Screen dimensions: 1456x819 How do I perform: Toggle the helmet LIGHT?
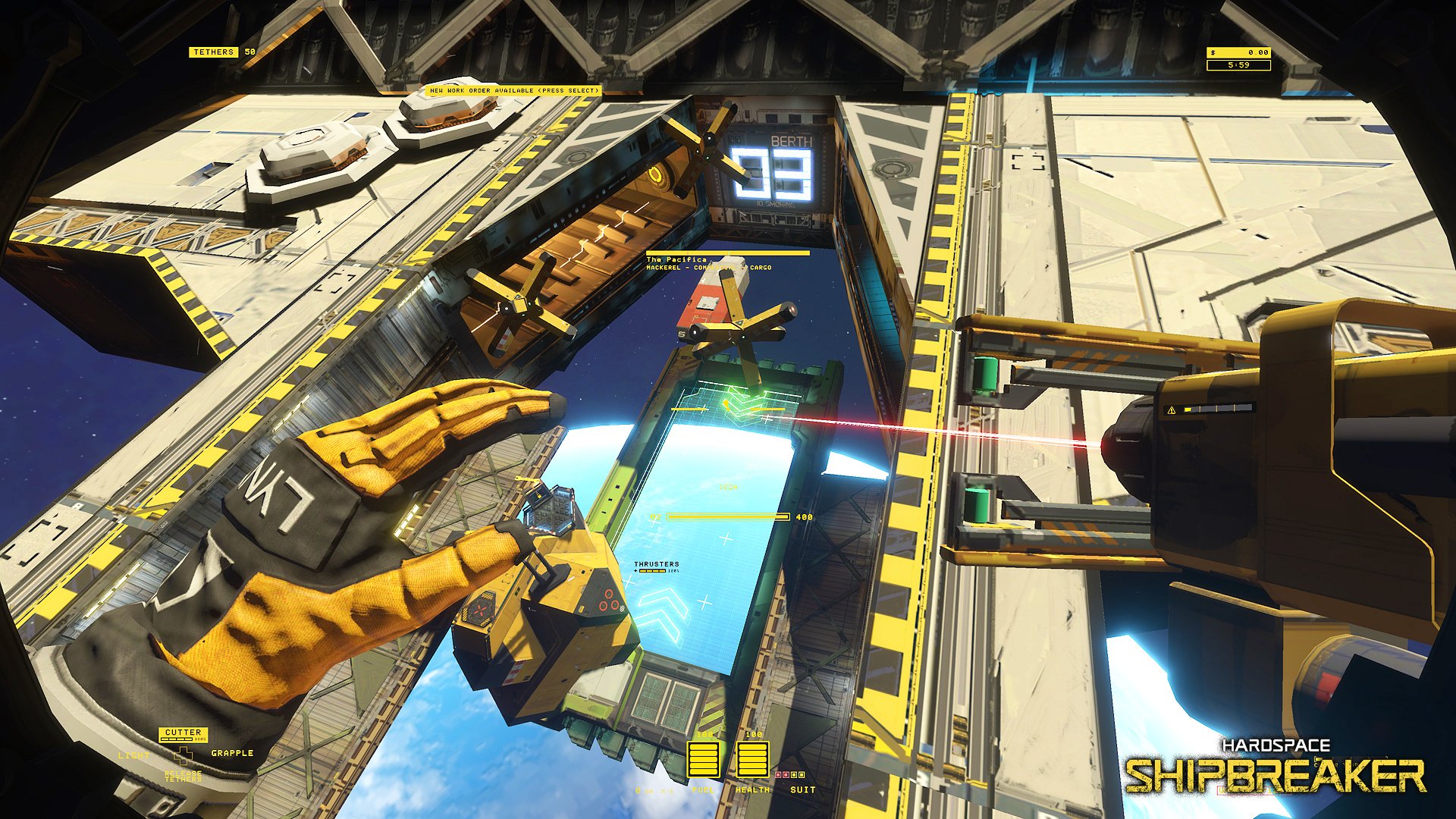[133, 756]
